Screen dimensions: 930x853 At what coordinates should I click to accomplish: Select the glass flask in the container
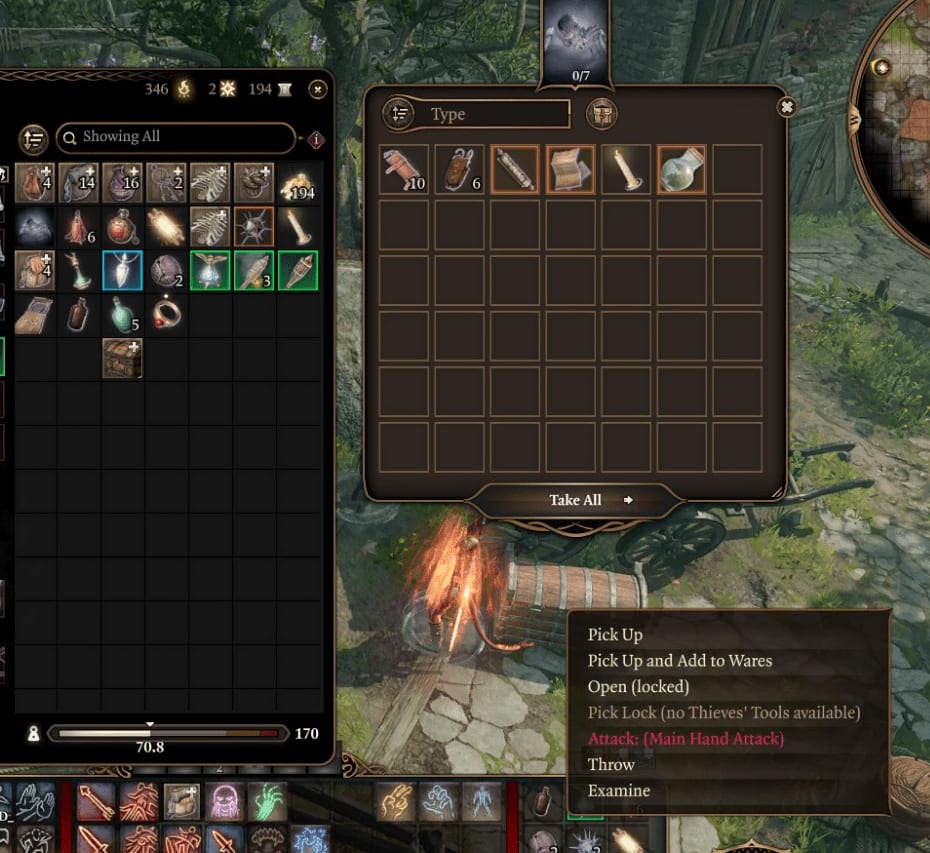(682, 170)
